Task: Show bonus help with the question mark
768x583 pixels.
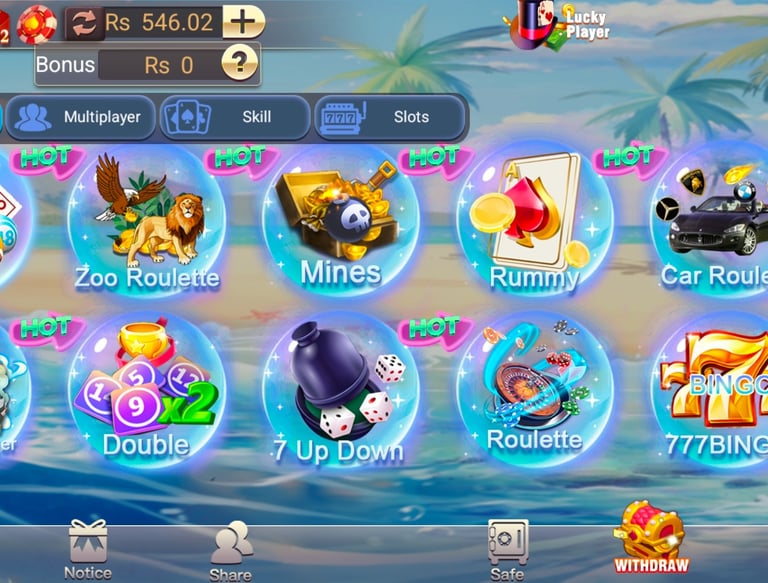Action: (239, 65)
